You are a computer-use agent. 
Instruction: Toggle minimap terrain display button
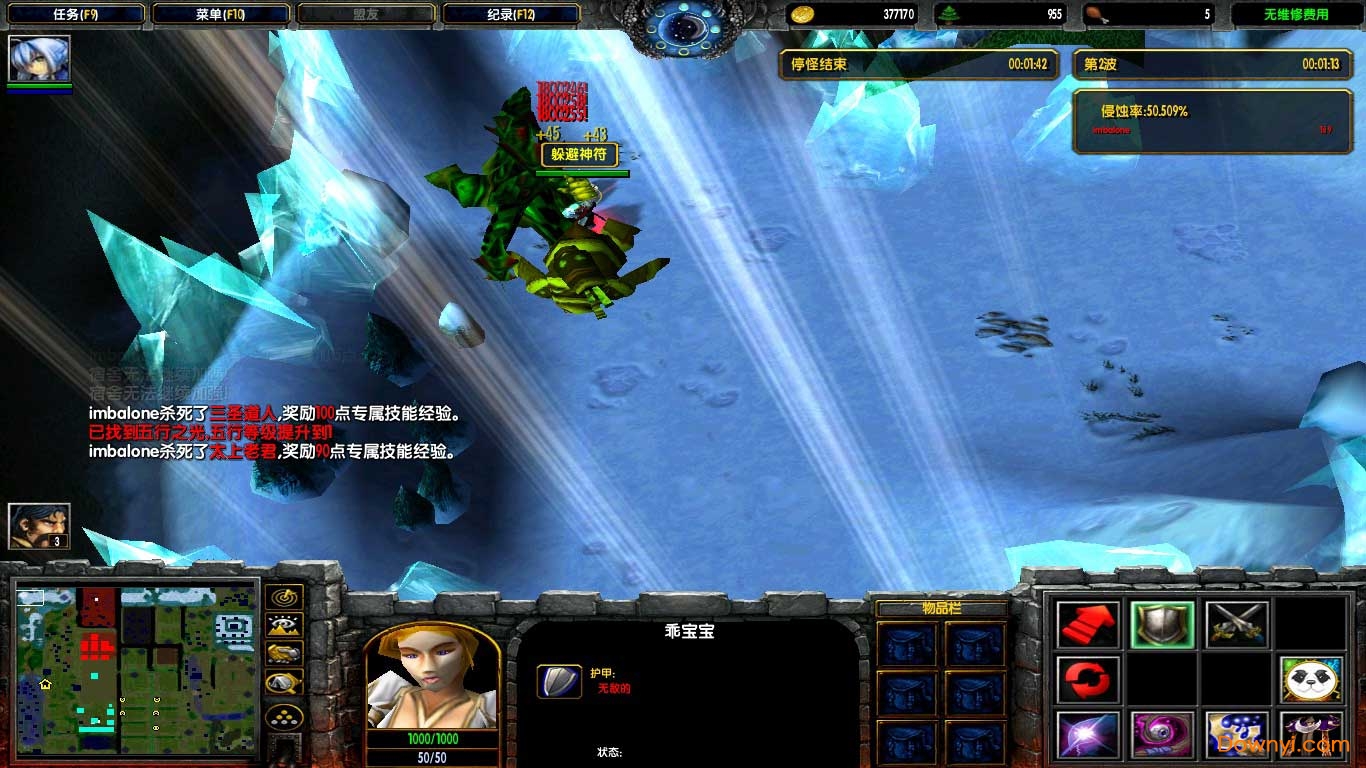coord(284,626)
